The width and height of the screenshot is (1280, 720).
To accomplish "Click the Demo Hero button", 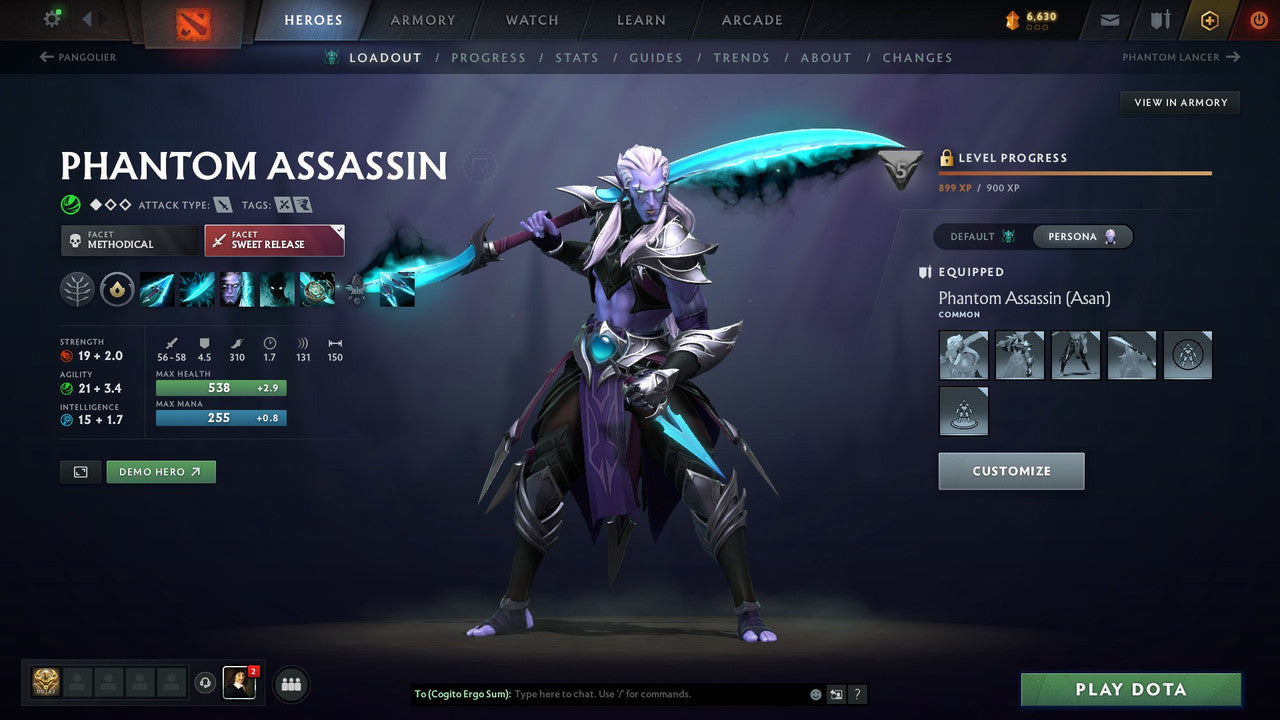I will coord(160,471).
